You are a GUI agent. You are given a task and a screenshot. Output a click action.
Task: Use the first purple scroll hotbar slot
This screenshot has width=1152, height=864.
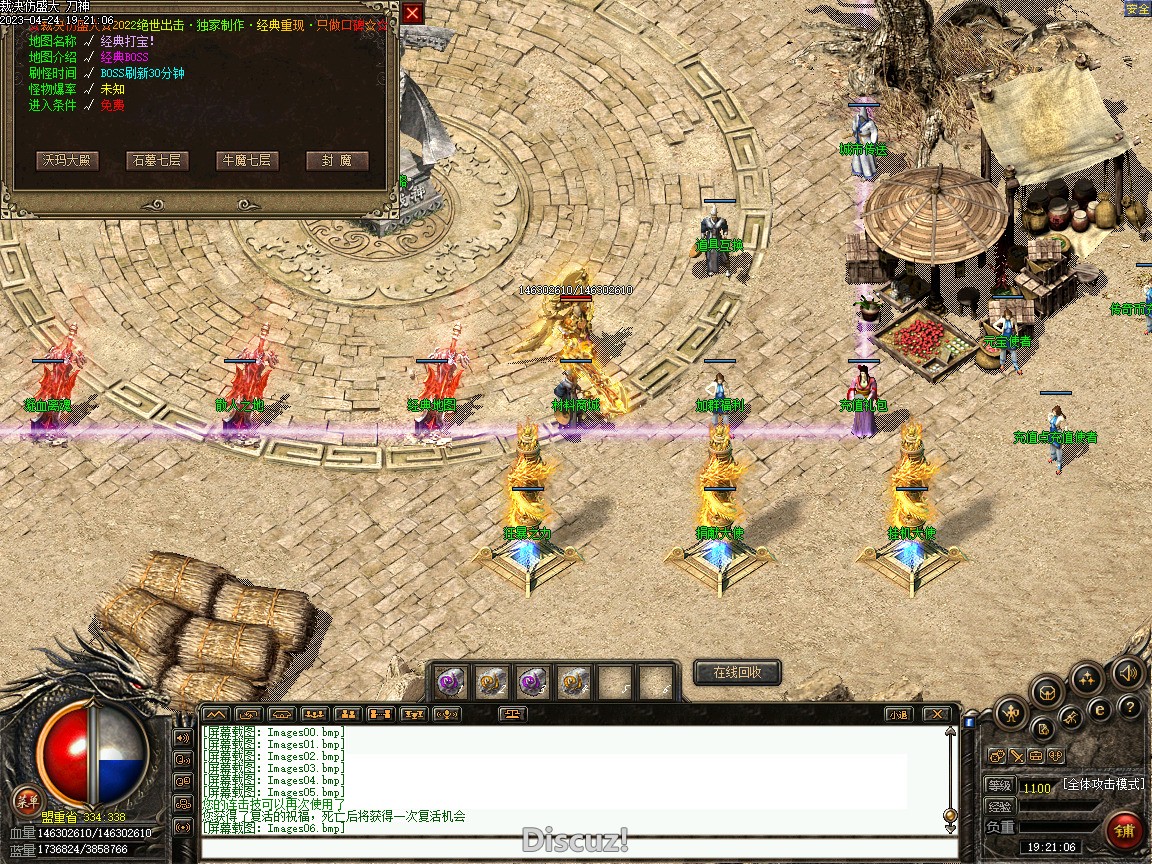click(449, 683)
